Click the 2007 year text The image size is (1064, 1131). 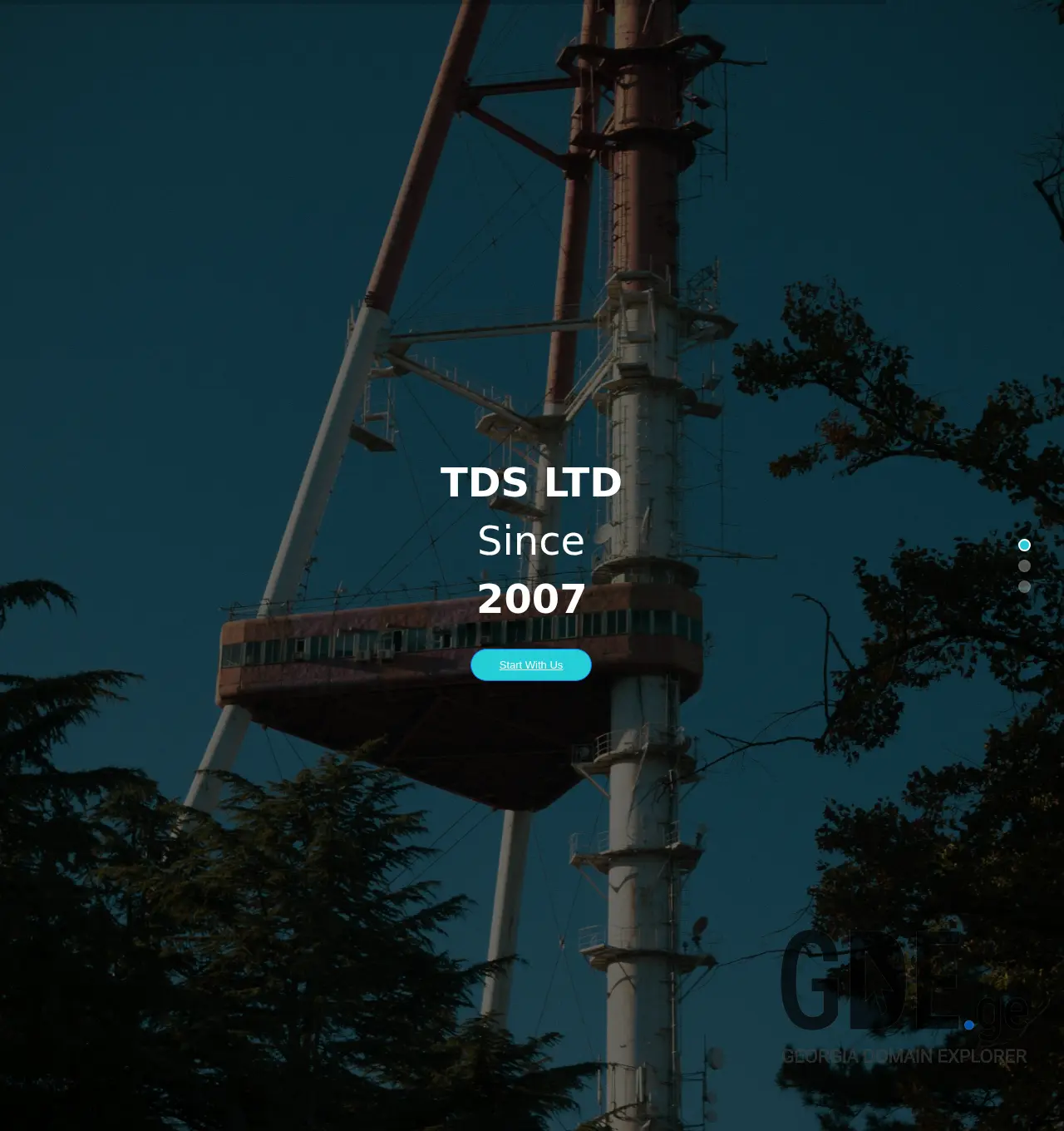531,598
